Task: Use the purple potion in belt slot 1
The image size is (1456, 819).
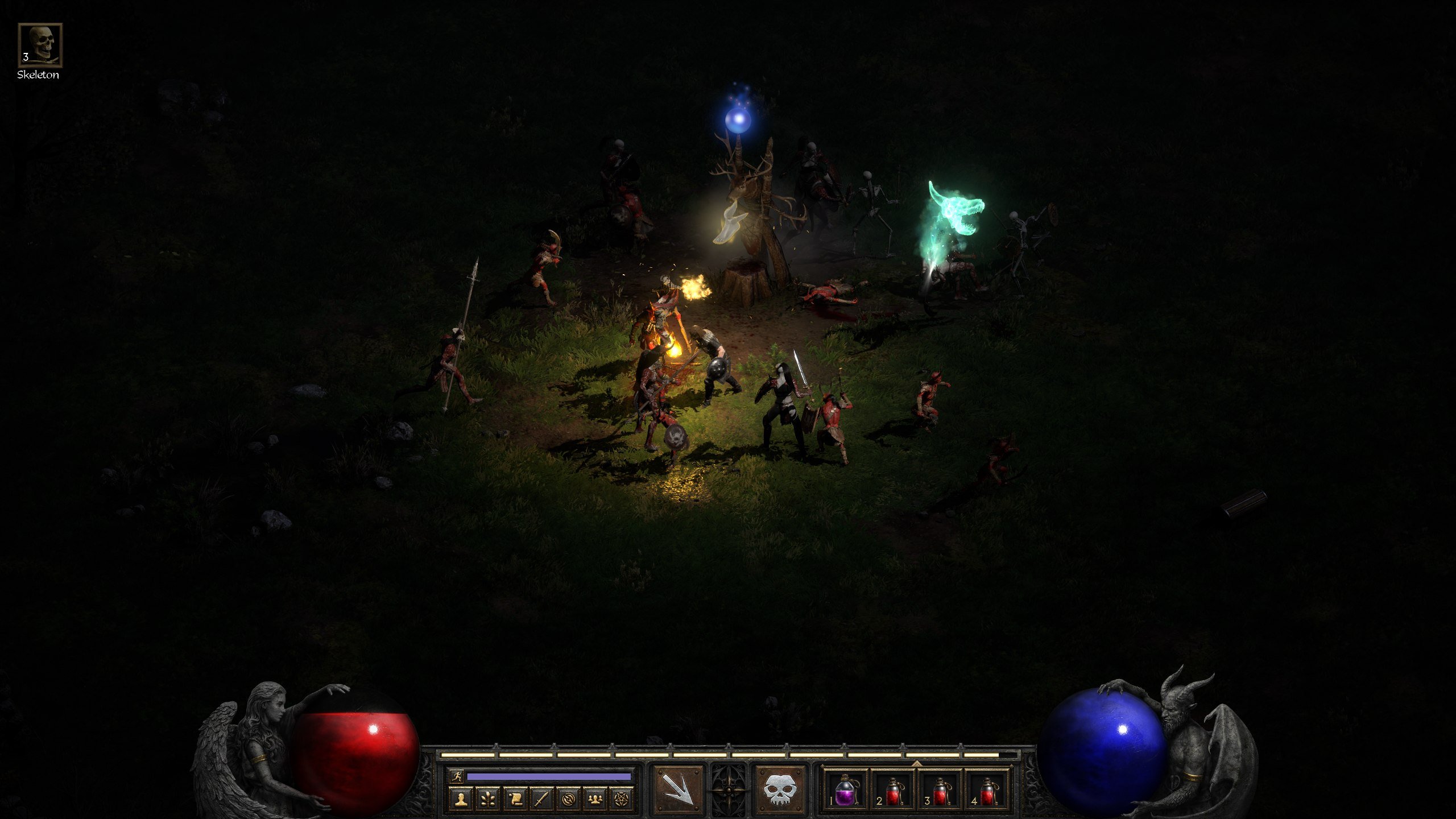Action: (845, 791)
